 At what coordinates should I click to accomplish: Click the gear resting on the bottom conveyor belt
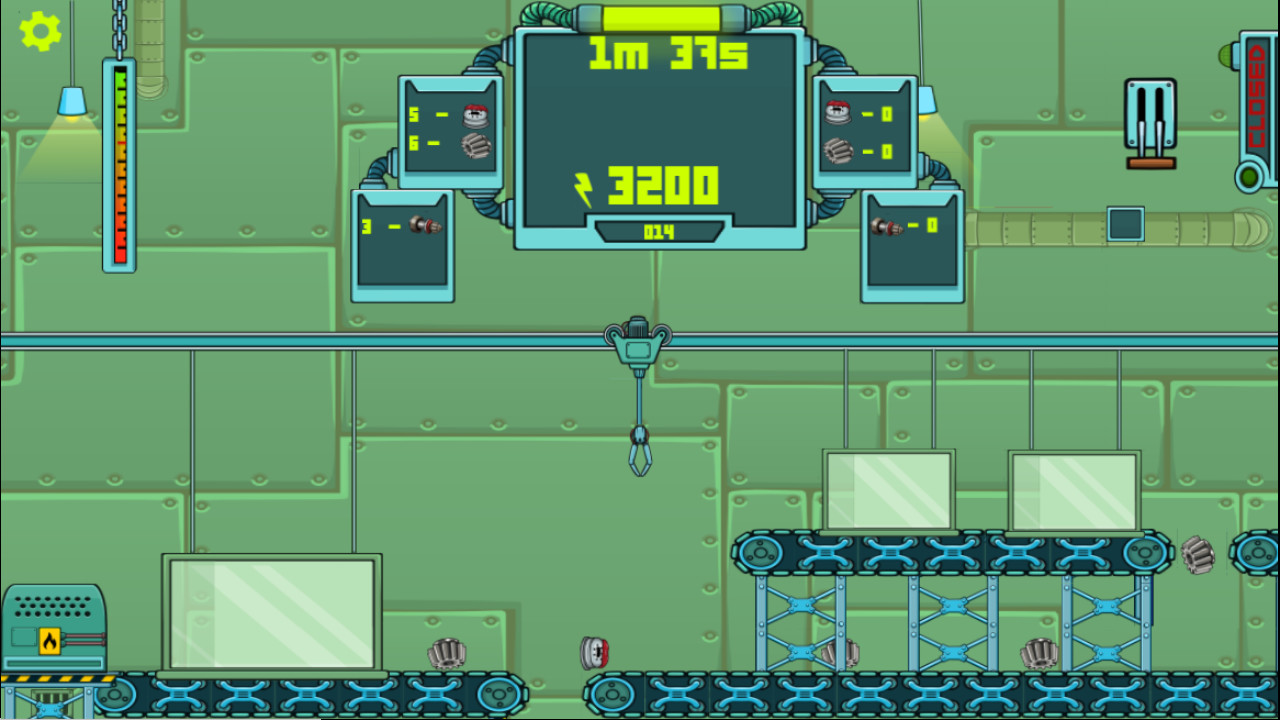coord(446,652)
